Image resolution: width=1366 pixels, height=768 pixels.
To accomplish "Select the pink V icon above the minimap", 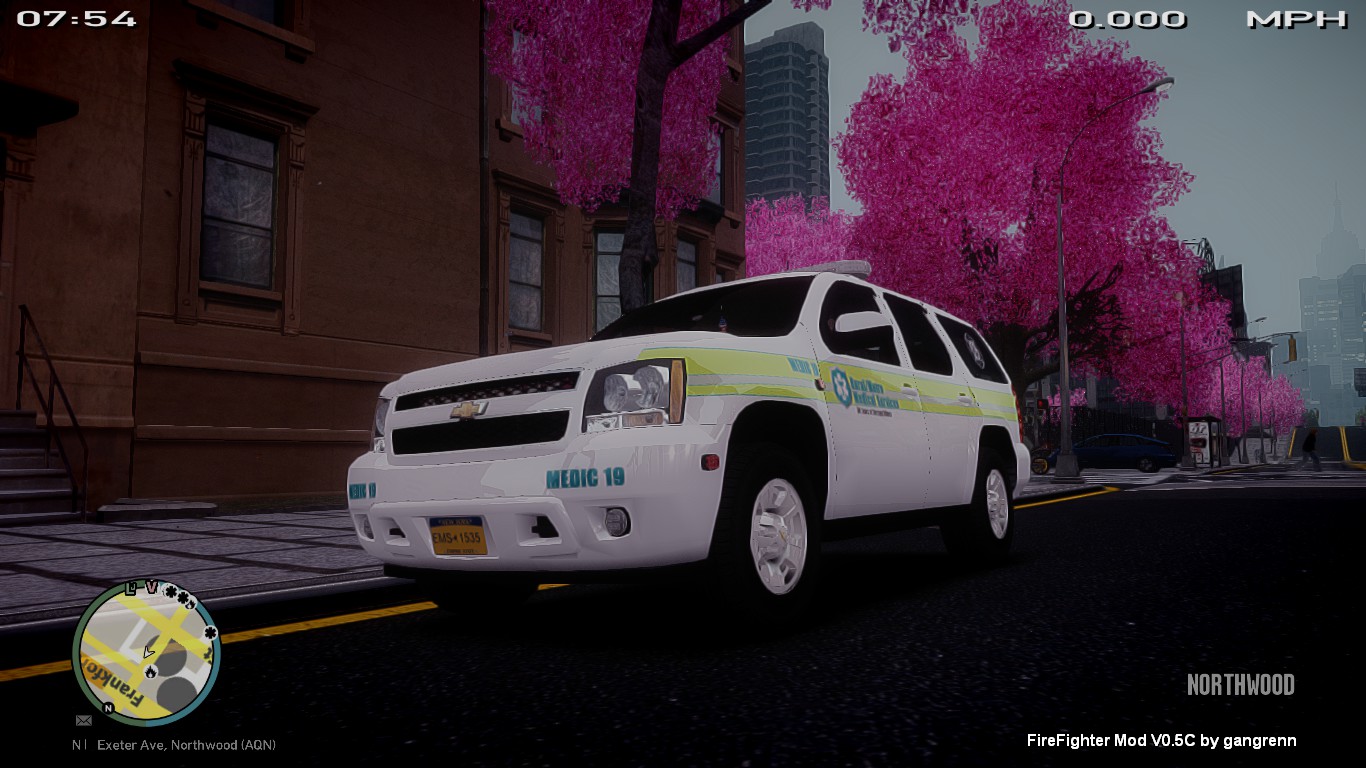I will pos(152,586).
